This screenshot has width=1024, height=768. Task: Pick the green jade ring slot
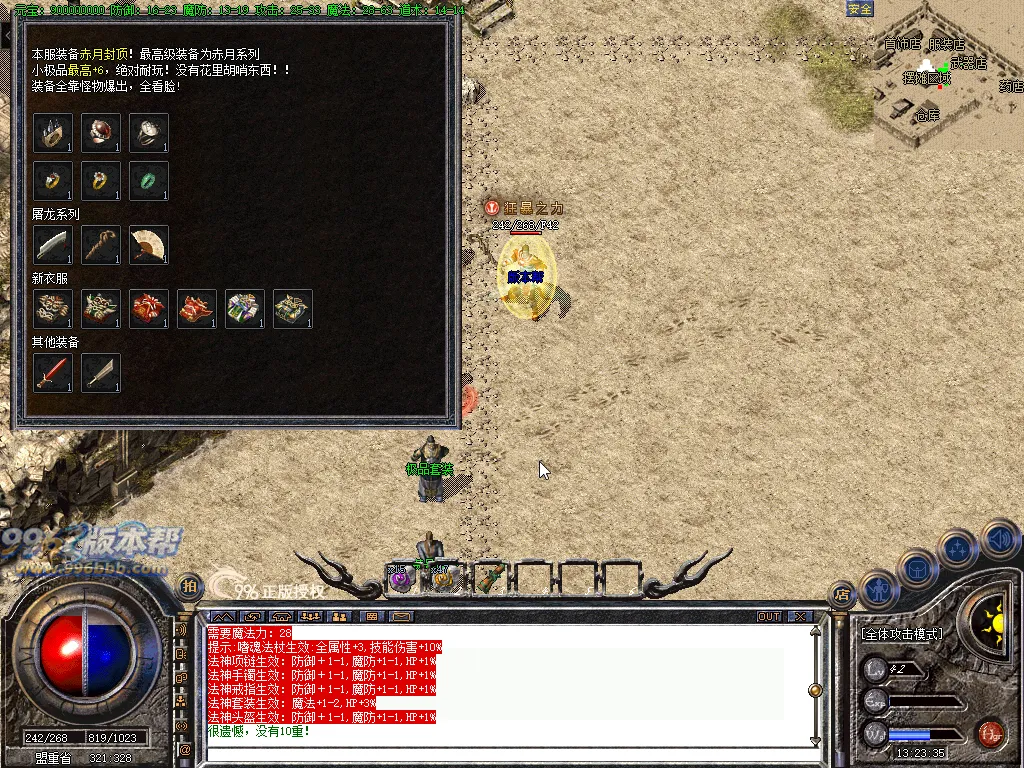(x=149, y=181)
